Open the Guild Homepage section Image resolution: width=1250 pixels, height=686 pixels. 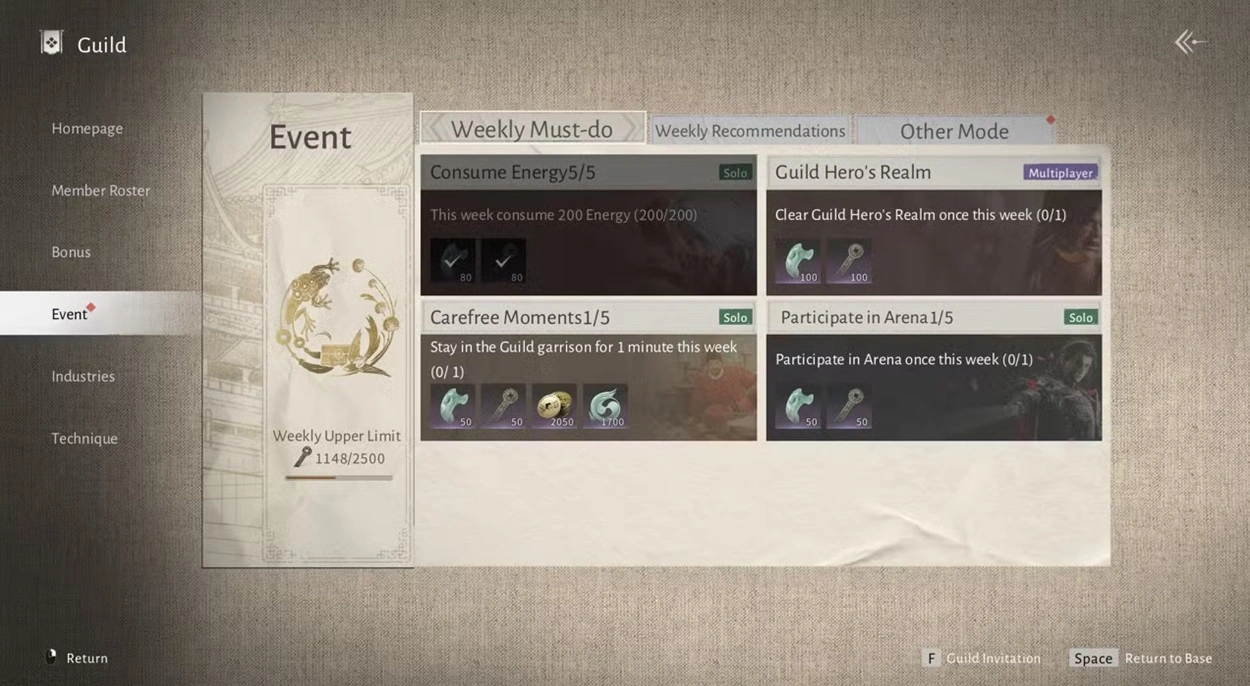87,128
